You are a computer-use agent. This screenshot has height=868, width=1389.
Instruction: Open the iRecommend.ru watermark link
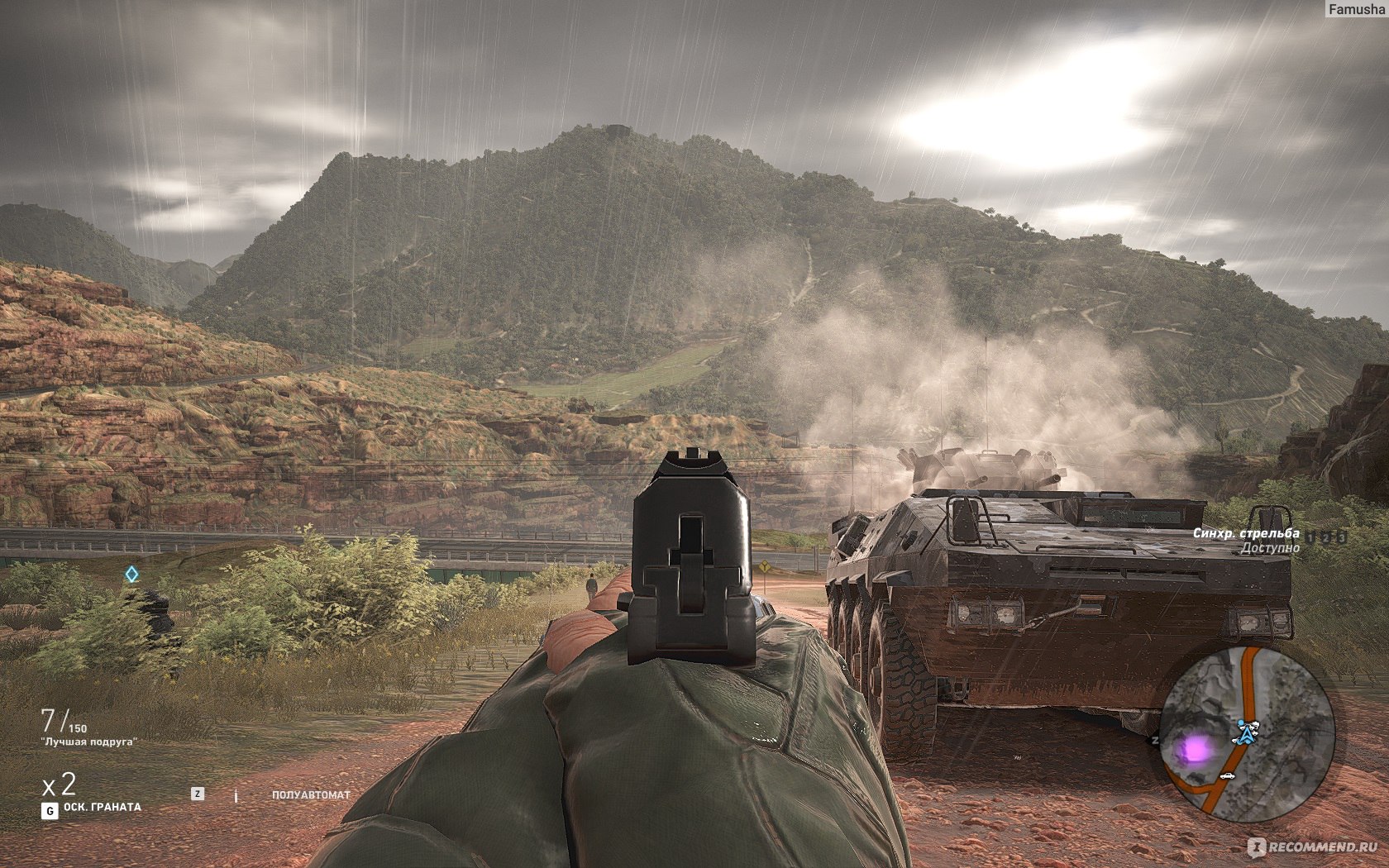[x=1313, y=847]
